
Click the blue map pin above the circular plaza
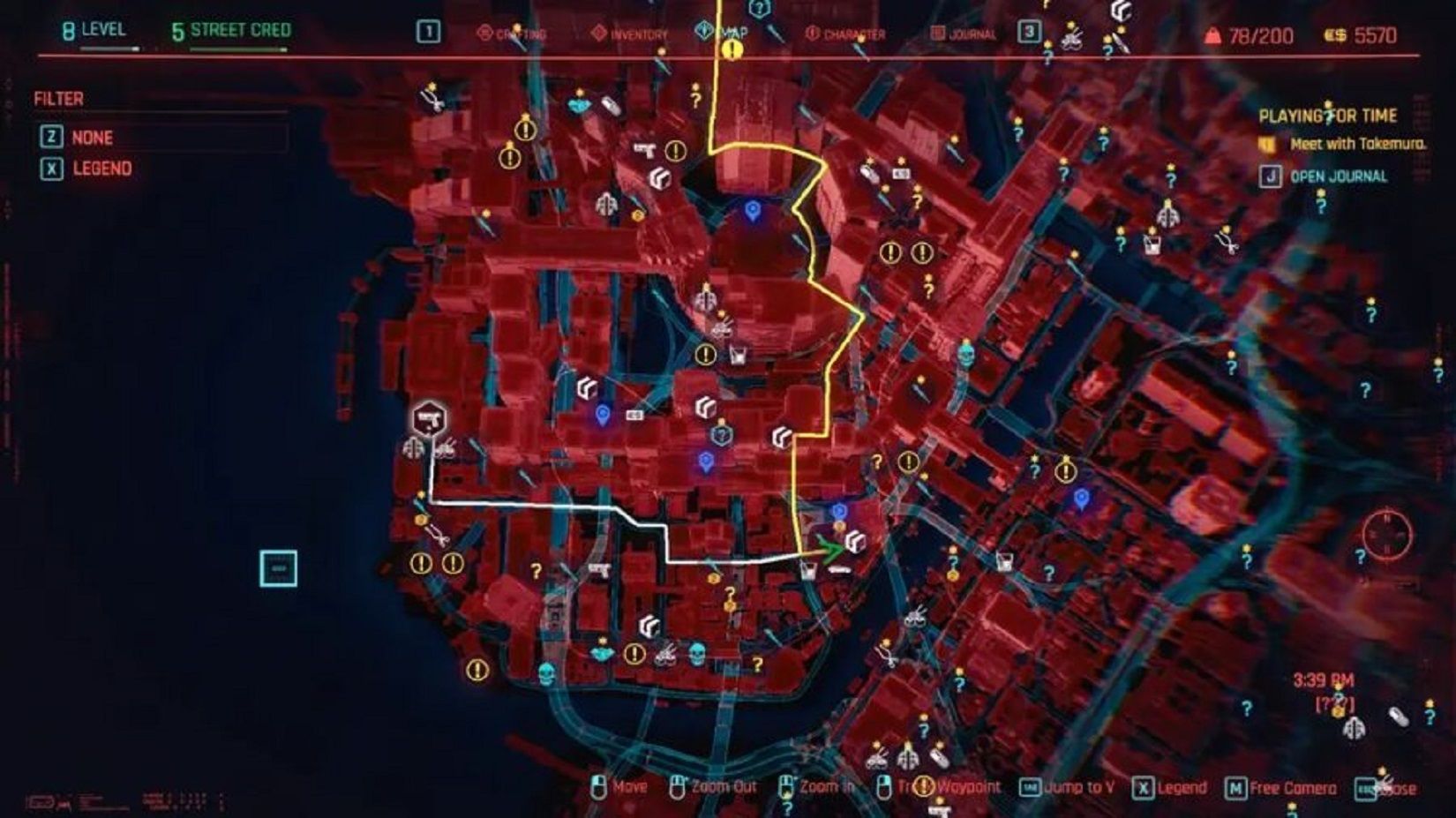[751, 212]
